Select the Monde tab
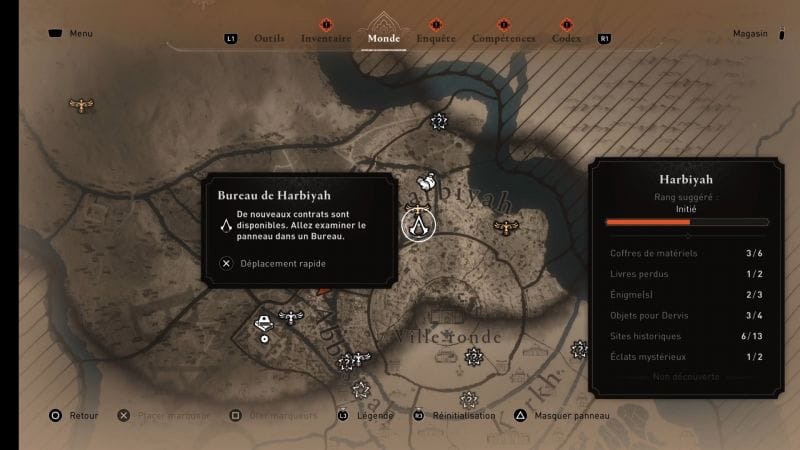The width and height of the screenshot is (800, 450). pyautogui.click(x=384, y=39)
